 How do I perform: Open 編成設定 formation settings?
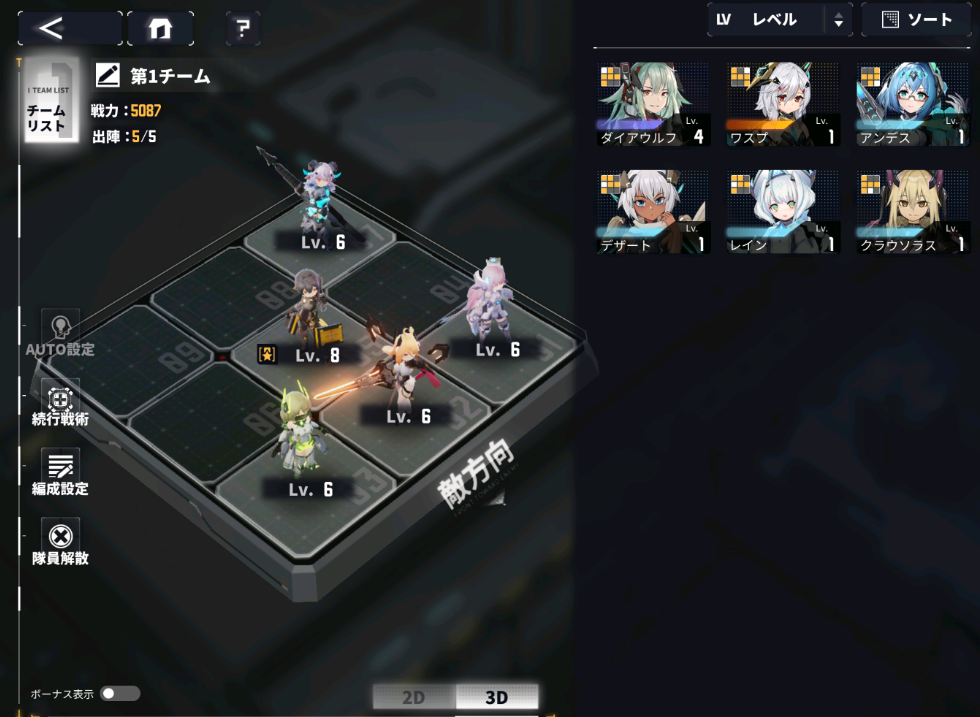[x=60, y=473]
